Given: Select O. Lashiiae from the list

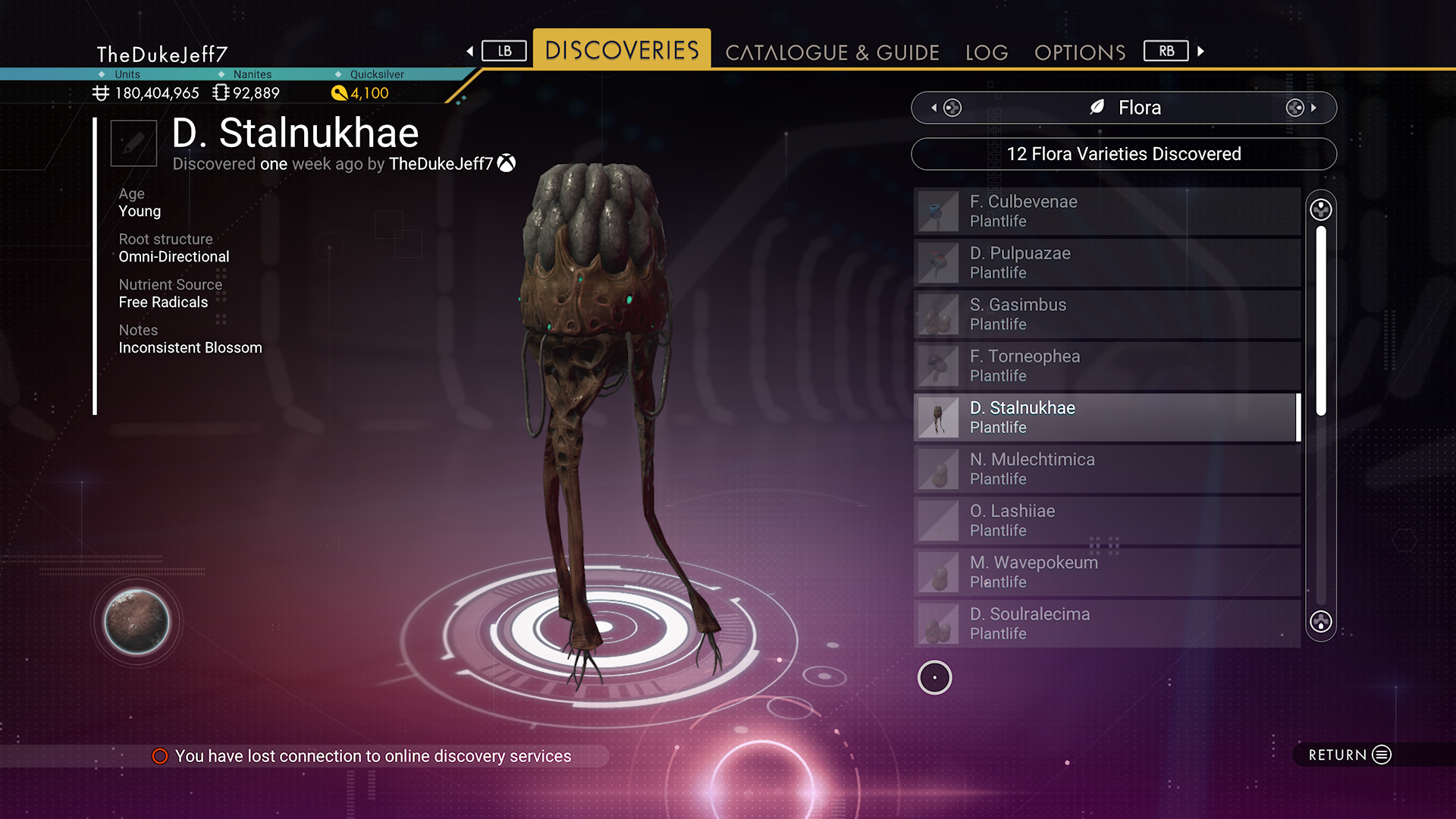Looking at the screenshot, I should [x=1106, y=520].
